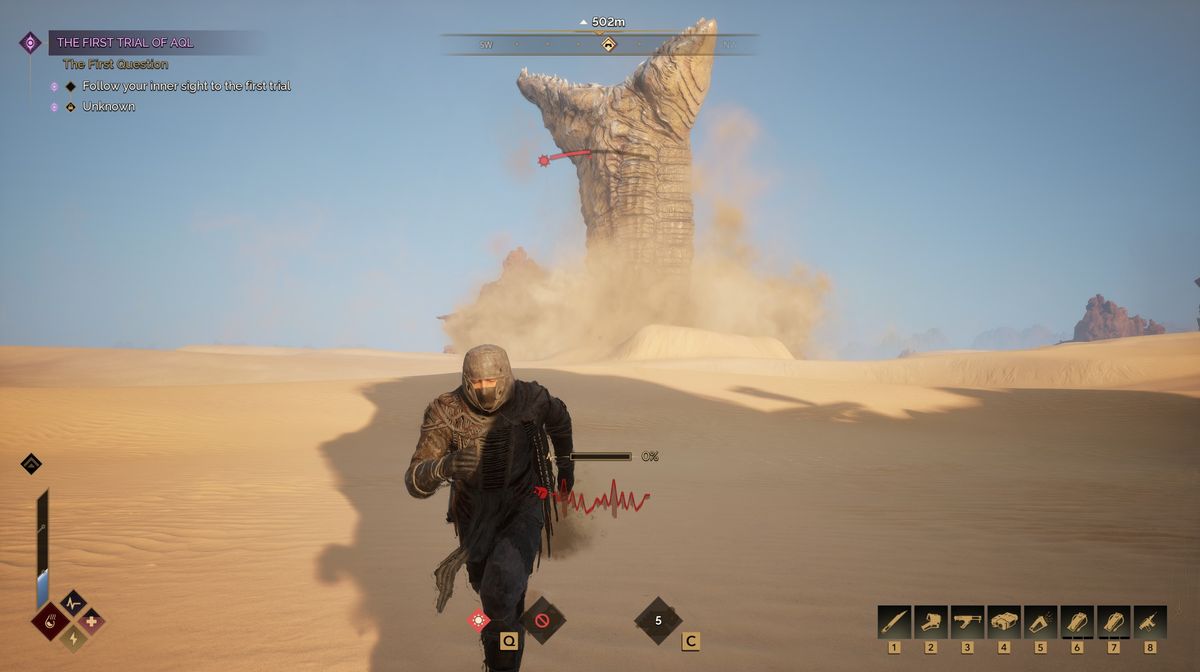
Task: Click the ability diamond showing number 5
Action: pyautogui.click(x=658, y=620)
